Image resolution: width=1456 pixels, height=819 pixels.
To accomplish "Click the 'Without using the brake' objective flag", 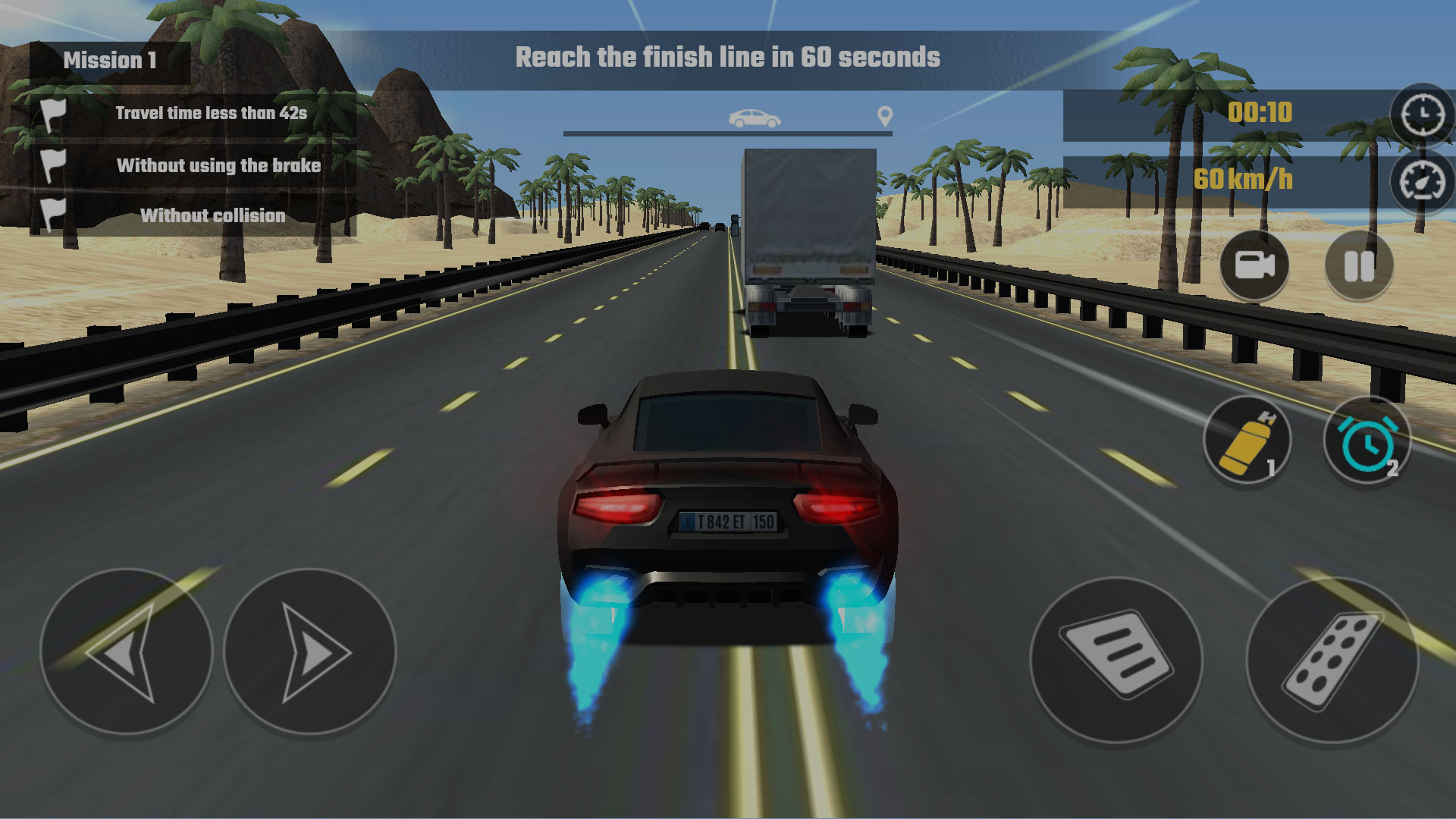I will point(52,163).
